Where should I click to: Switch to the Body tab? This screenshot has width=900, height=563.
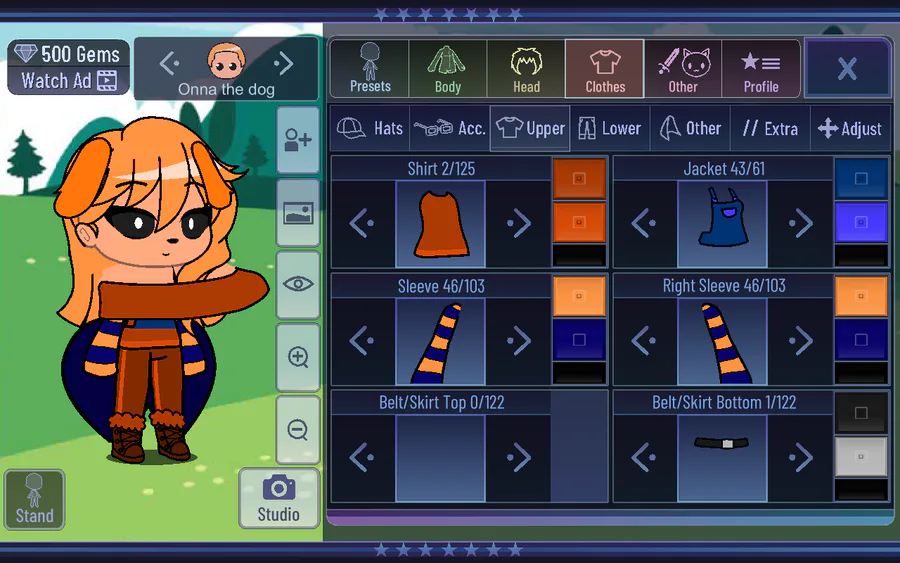pyautogui.click(x=448, y=68)
